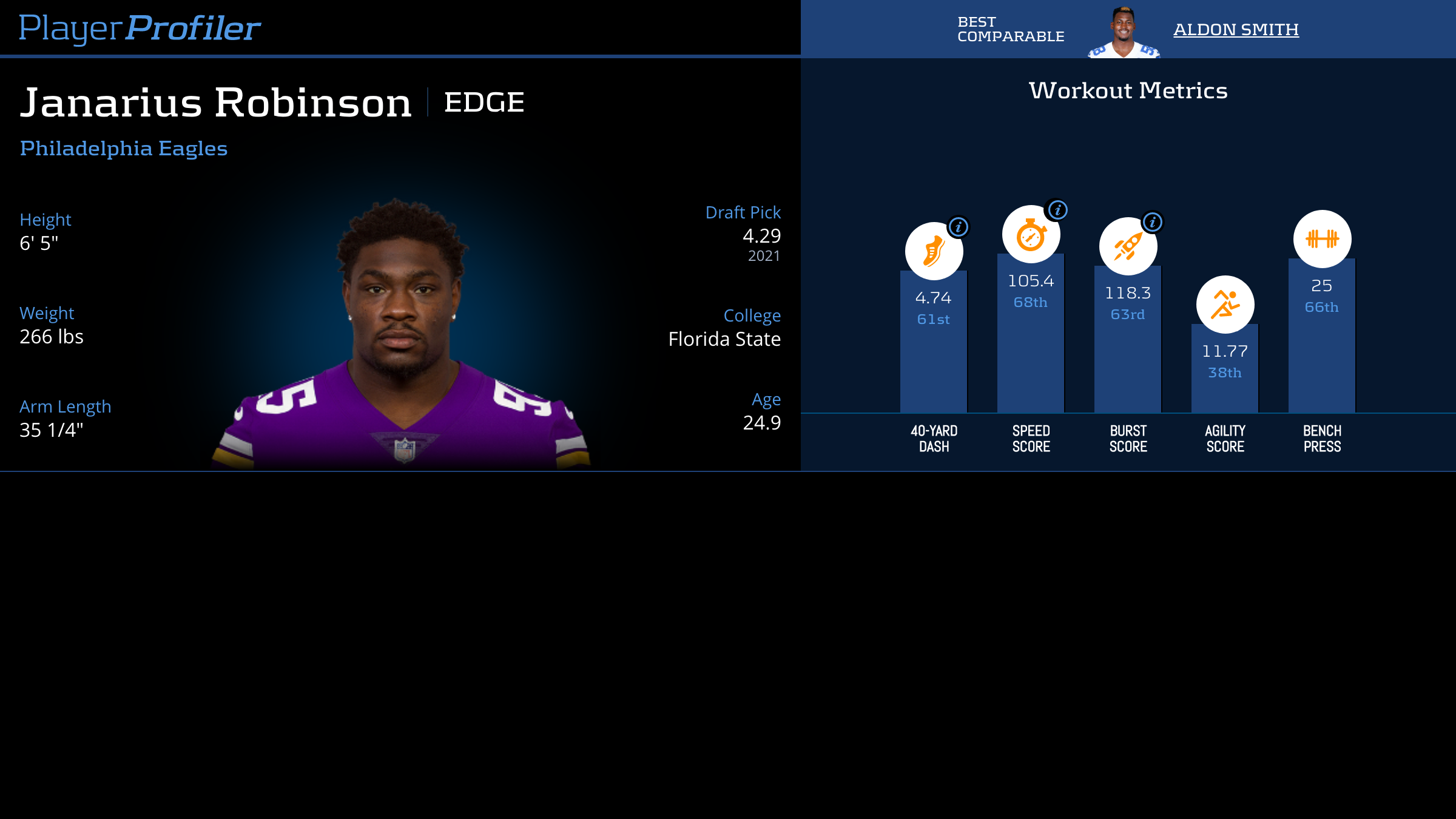This screenshot has width=1456, height=819.
Task: Click the Philadelphia Eagles team name
Action: (x=124, y=149)
